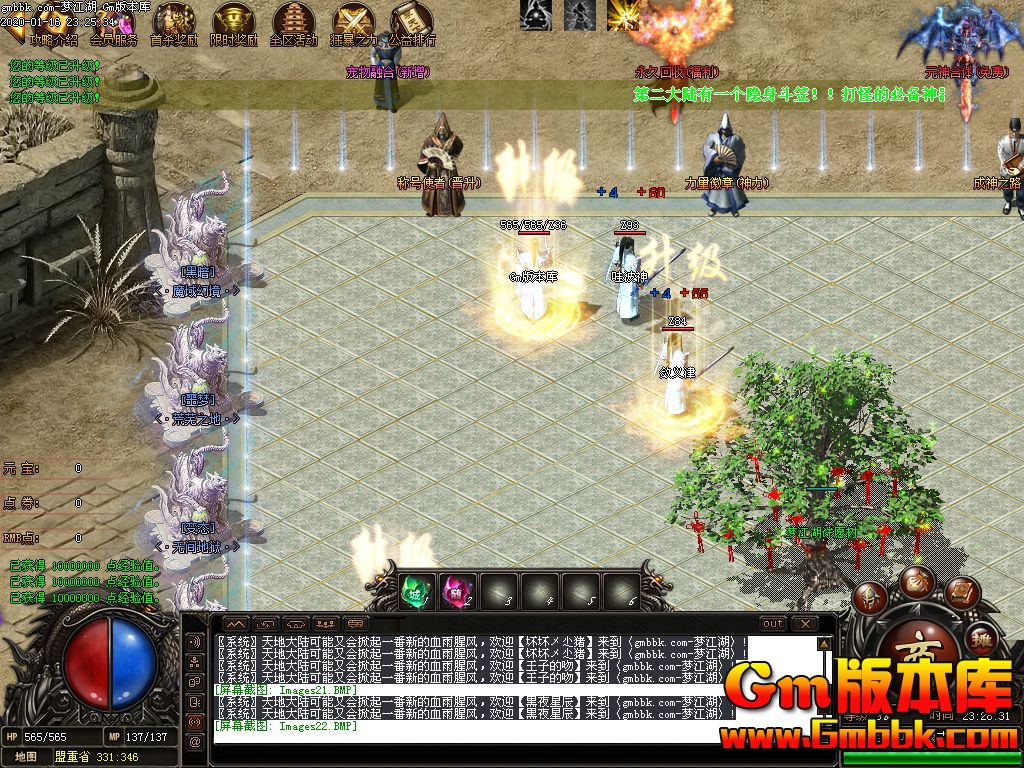Open the skill book button
The height and width of the screenshot is (768, 1024).
coord(962,593)
